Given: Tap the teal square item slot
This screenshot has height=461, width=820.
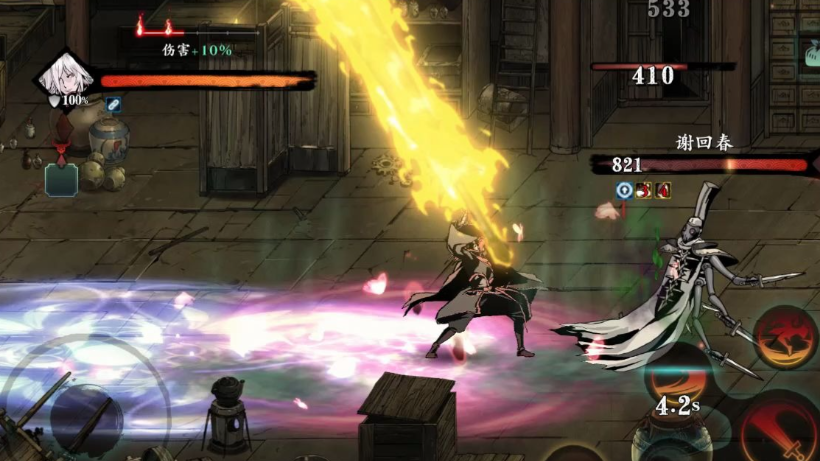Looking at the screenshot, I should click(x=61, y=179).
